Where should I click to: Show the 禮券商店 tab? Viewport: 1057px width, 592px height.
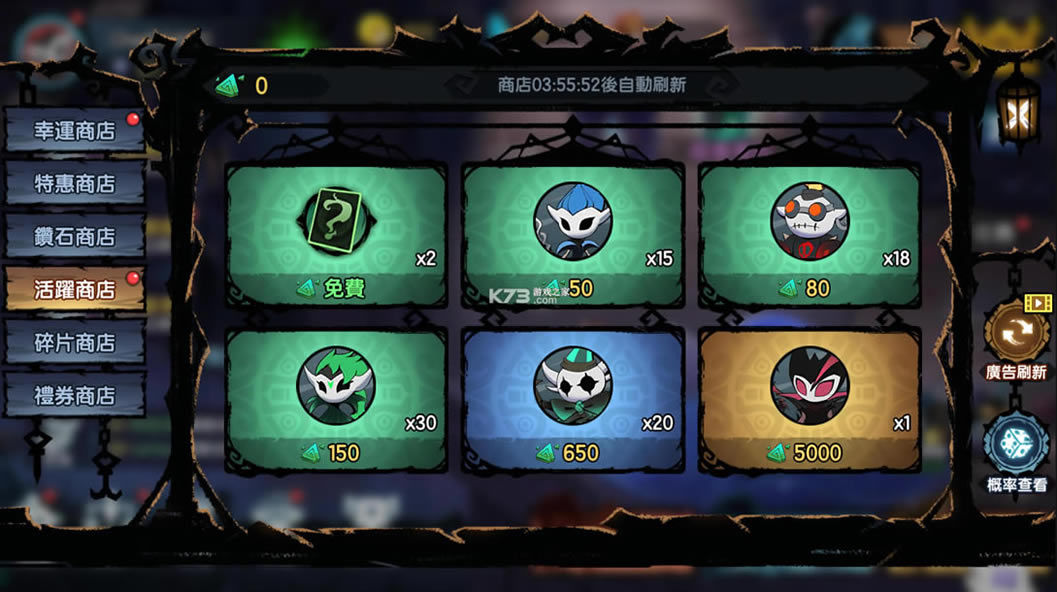tap(75, 396)
